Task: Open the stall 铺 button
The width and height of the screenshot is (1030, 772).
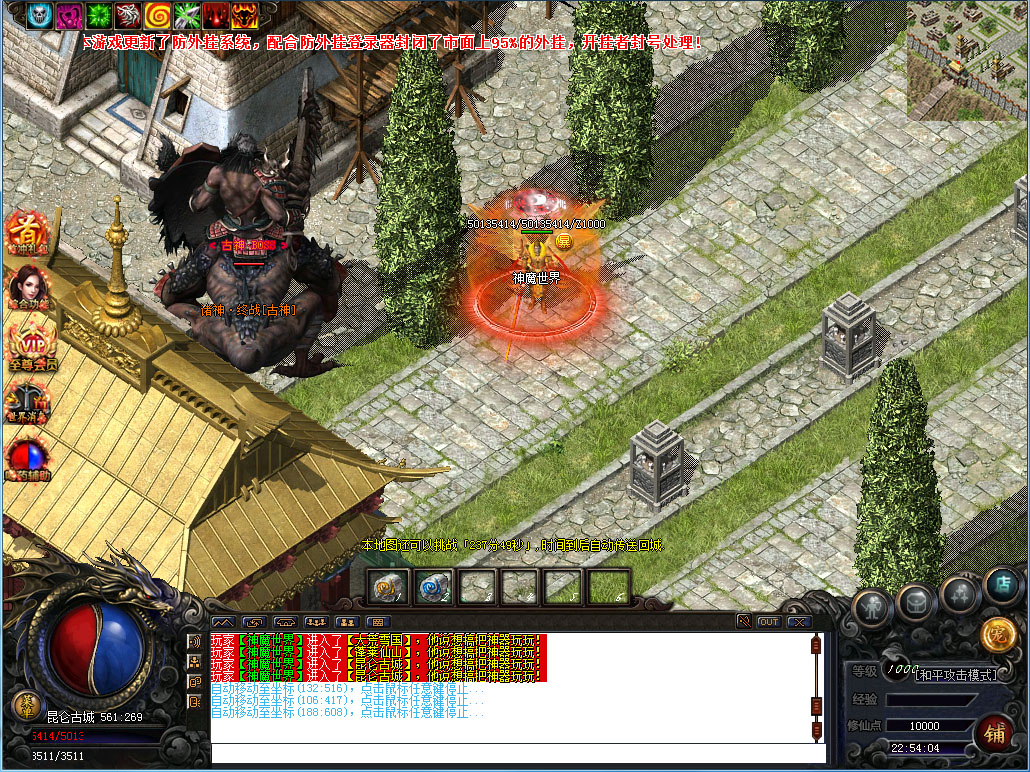Action: point(993,733)
